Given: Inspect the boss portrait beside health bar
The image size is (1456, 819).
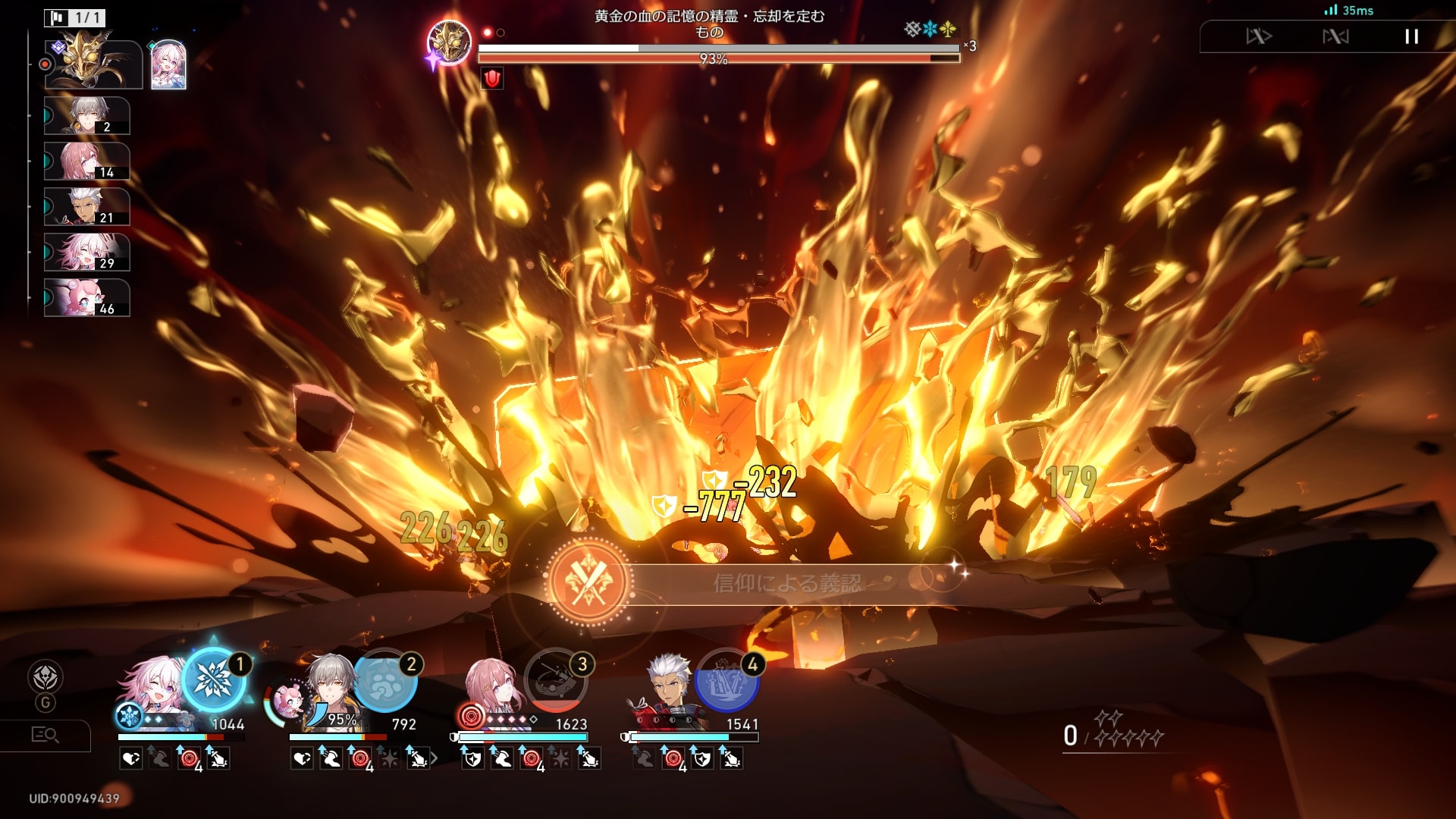Looking at the screenshot, I should (449, 42).
